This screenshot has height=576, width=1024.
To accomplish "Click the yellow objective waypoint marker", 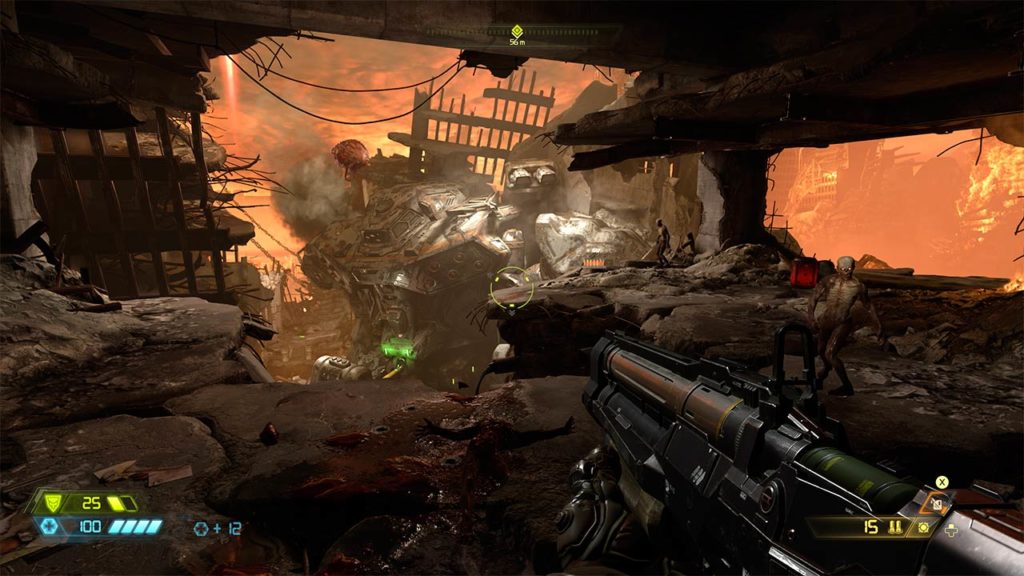I will [x=517, y=31].
